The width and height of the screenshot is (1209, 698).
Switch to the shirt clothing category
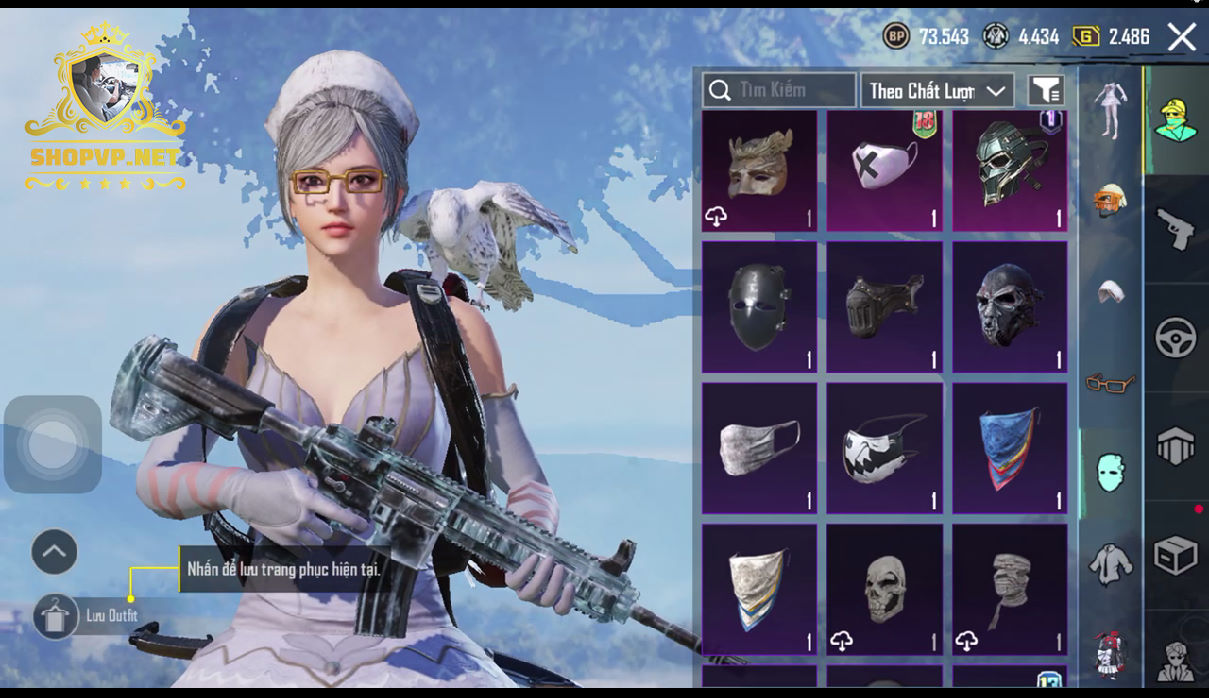pos(1110,564)
